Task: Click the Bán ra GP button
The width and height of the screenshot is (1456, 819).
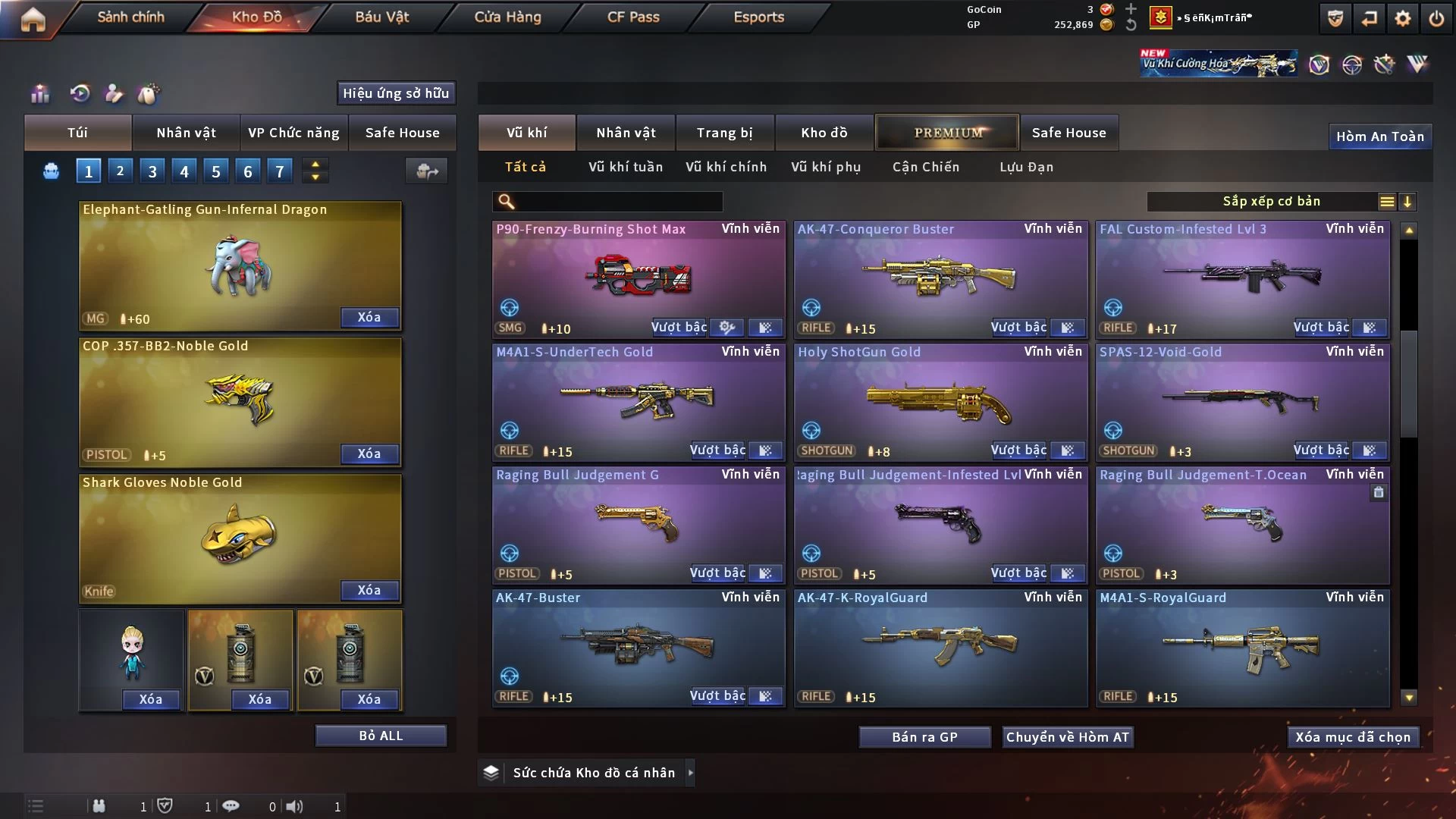Action: point(924,737)
